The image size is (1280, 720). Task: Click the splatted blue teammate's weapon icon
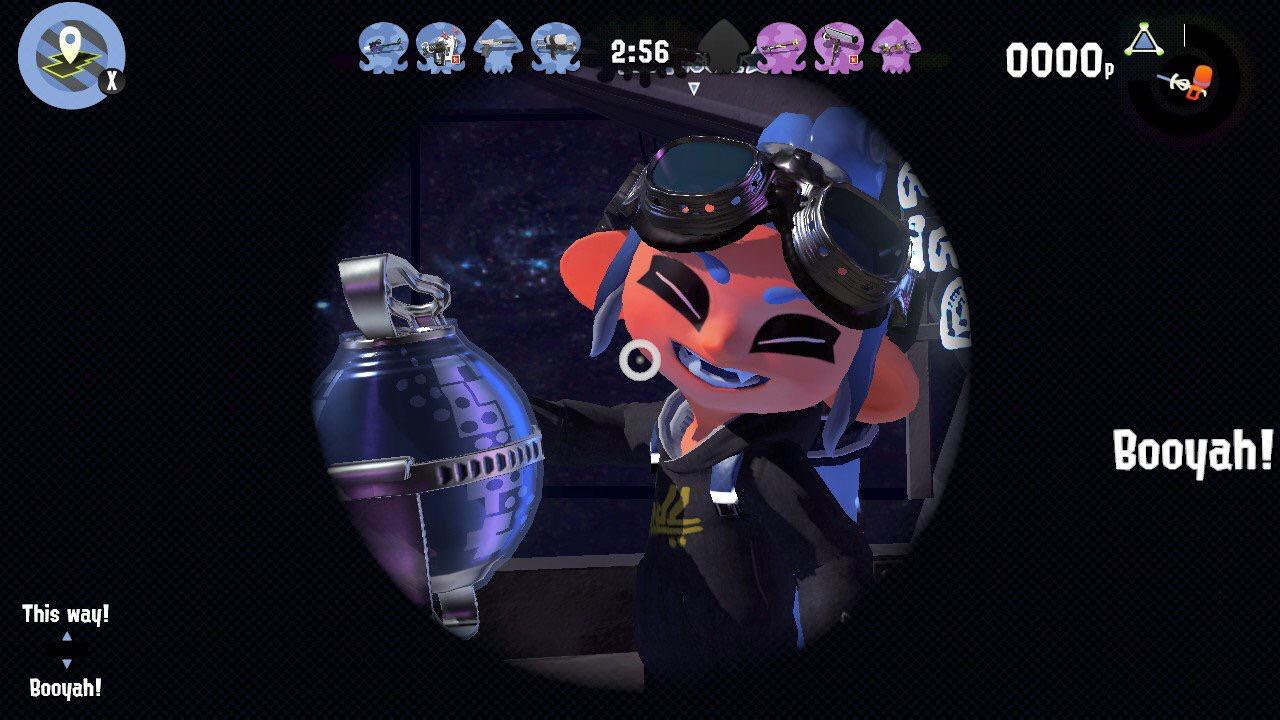point(443,48)
